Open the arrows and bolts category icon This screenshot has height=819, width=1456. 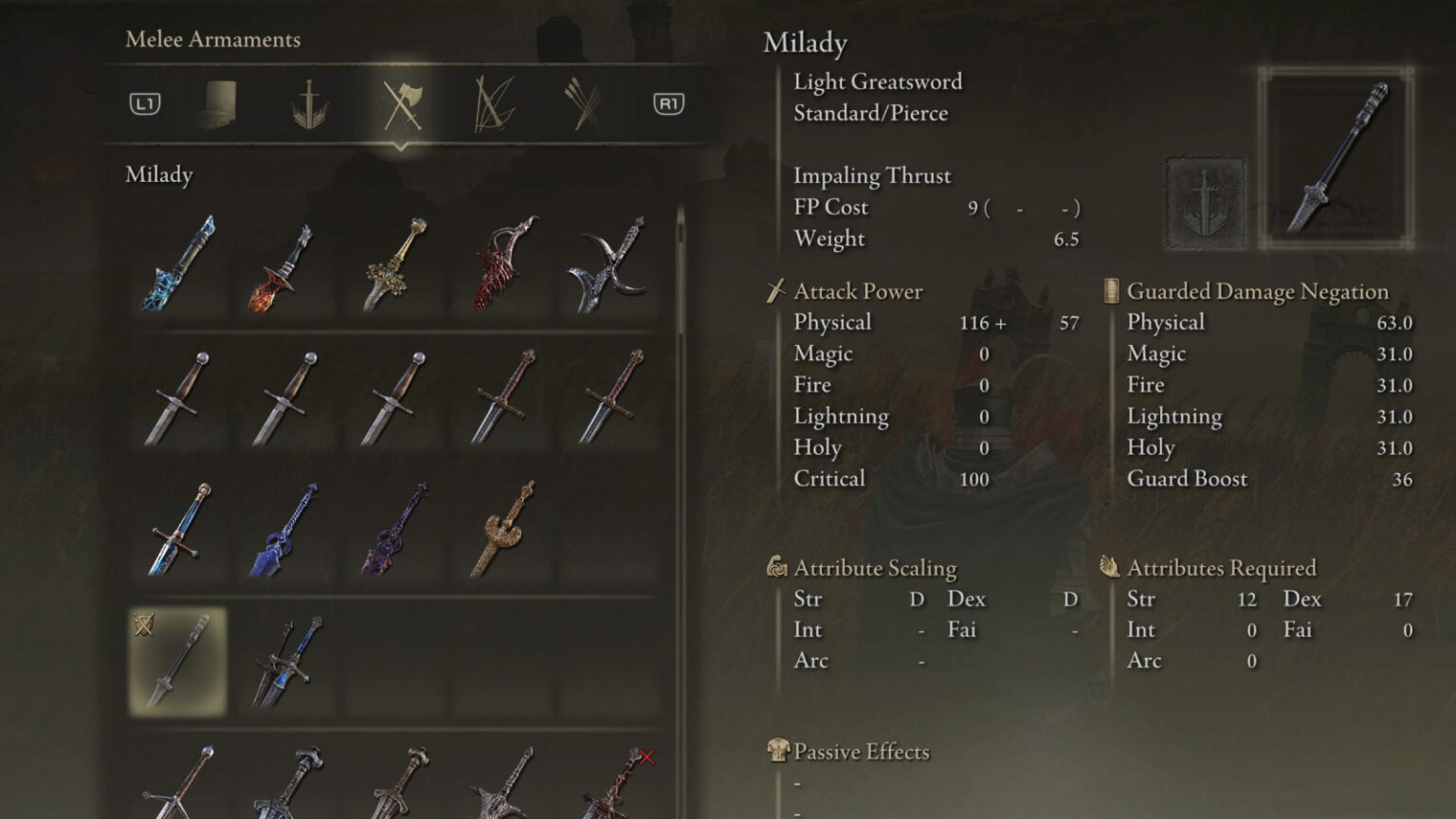click(x=582, y=104)
